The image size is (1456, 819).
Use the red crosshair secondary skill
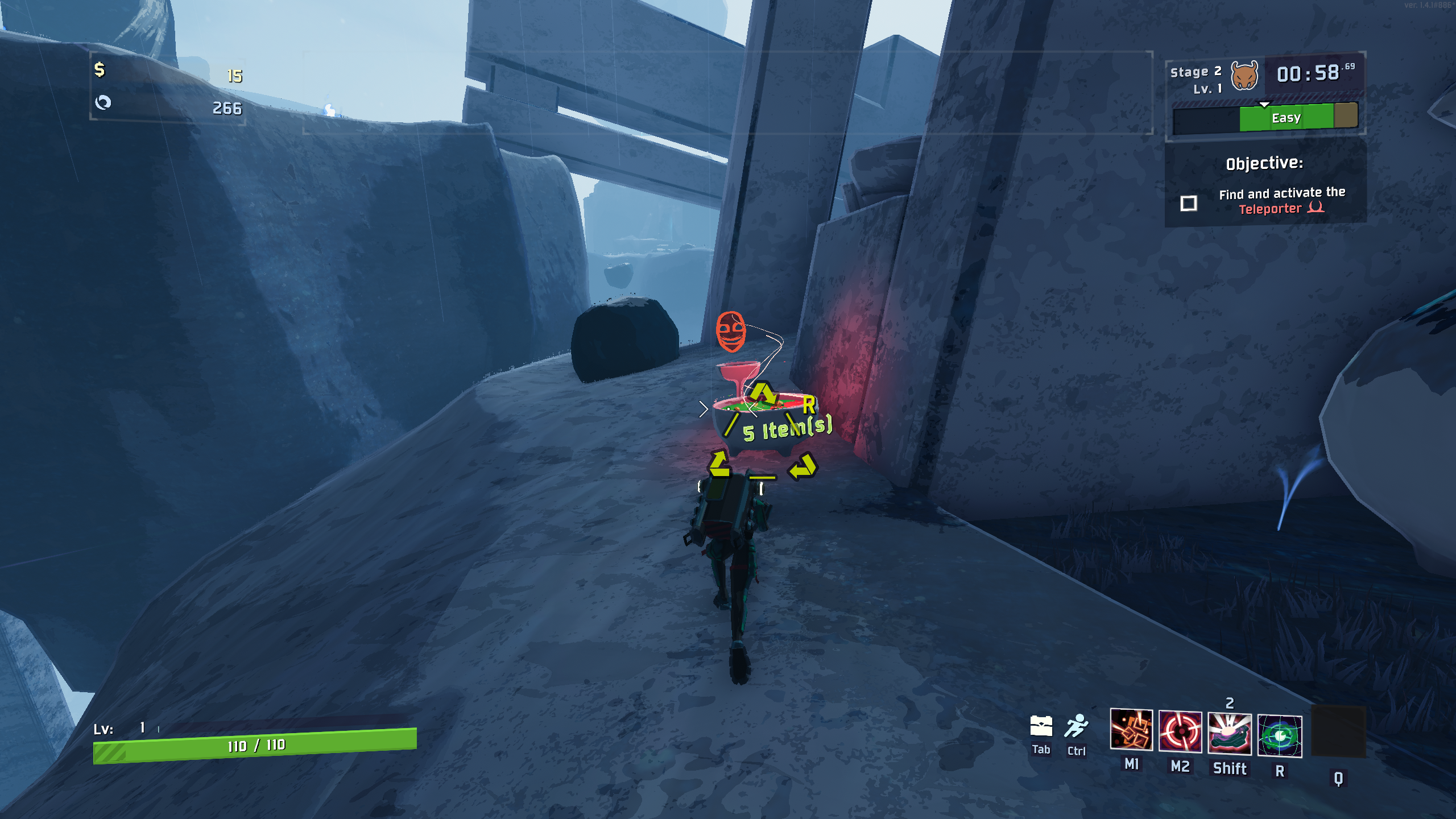point(1180,731)
